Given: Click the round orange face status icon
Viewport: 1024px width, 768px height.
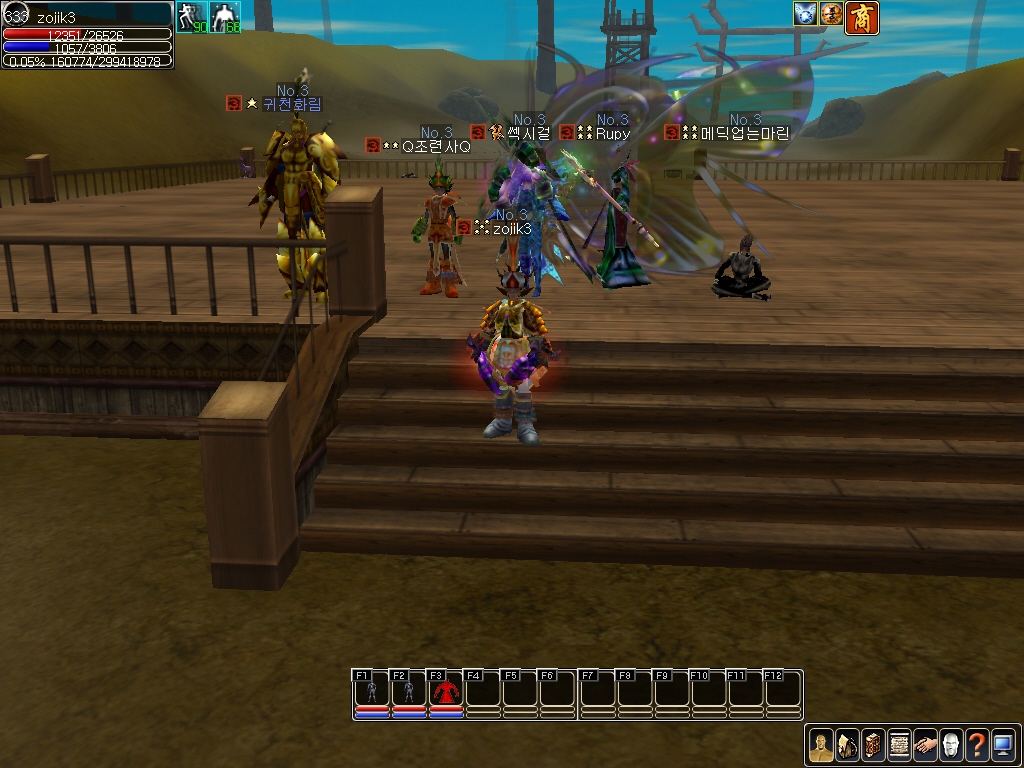Looking at the screenshot, I should (831, 14).
